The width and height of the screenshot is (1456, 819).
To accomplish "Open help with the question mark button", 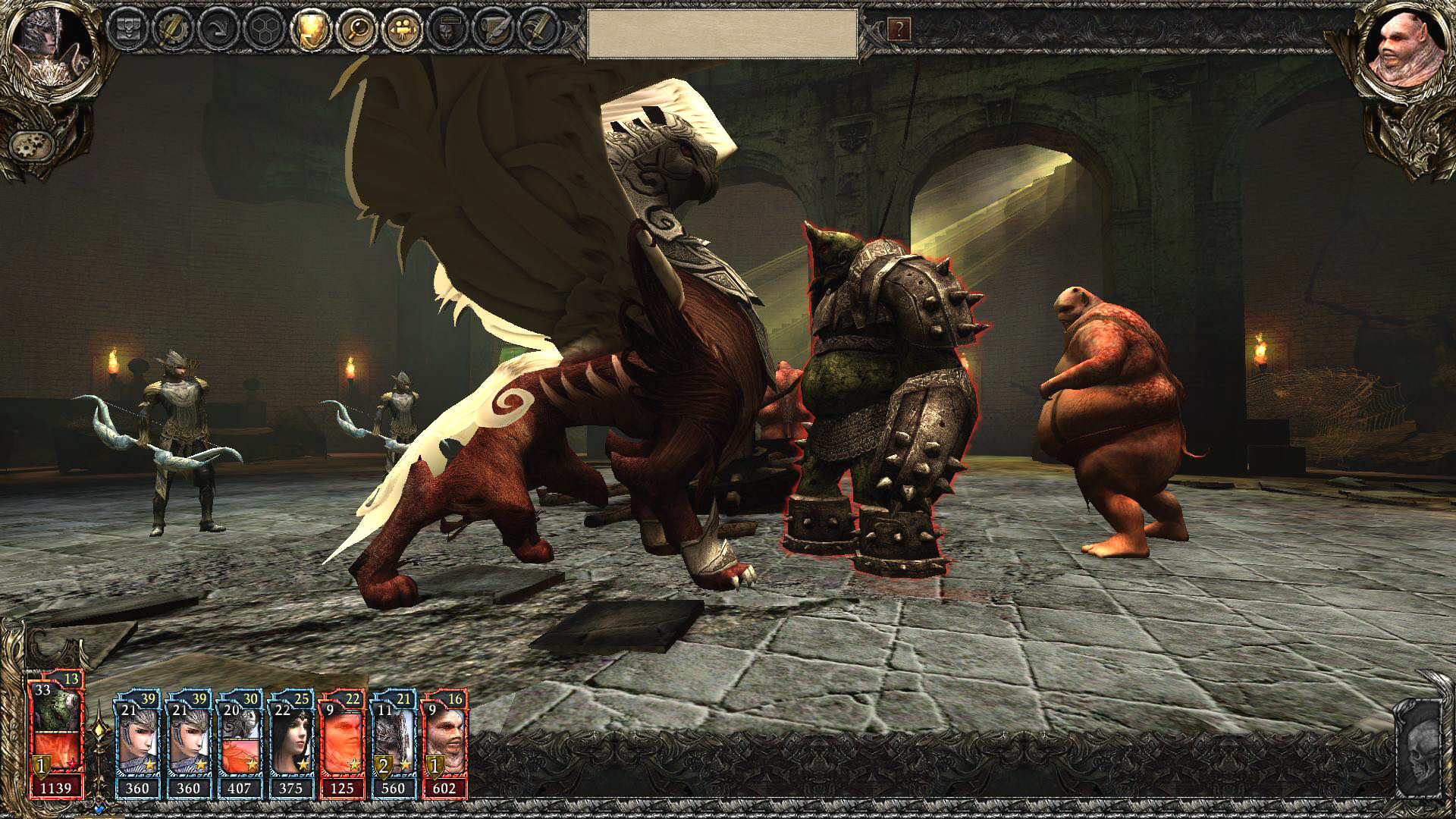I will (899, 30).
